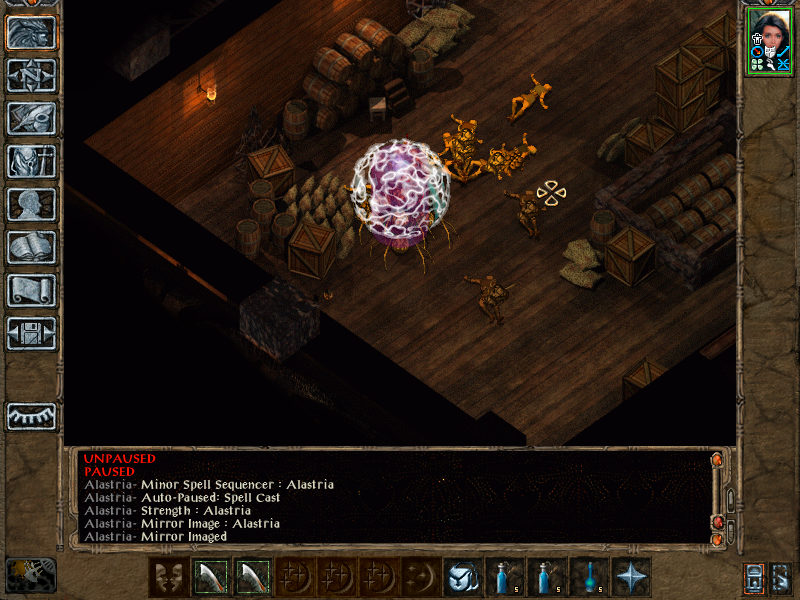This screenshot has width=800, height=600.
Task: Open the mage spellbook
Action: click(x=31, y=247)
